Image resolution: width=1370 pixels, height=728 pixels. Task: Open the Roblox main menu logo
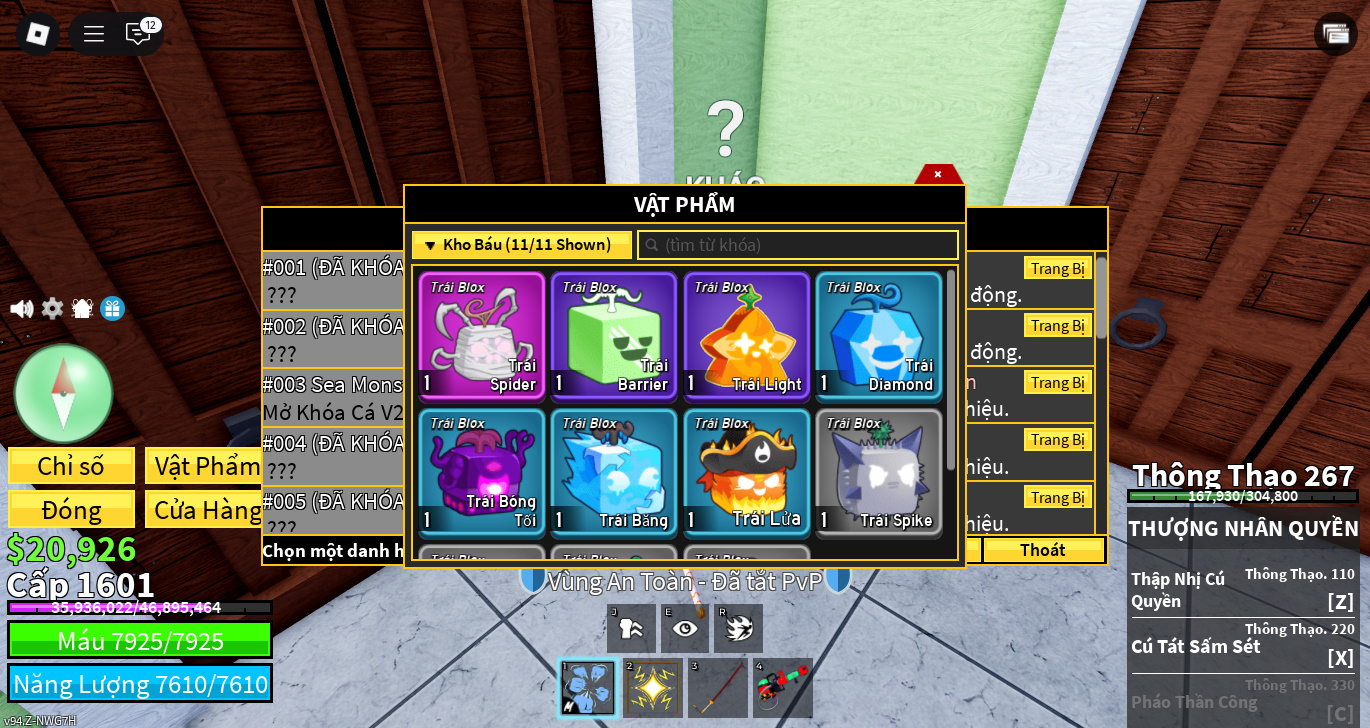tap(37, 34)
